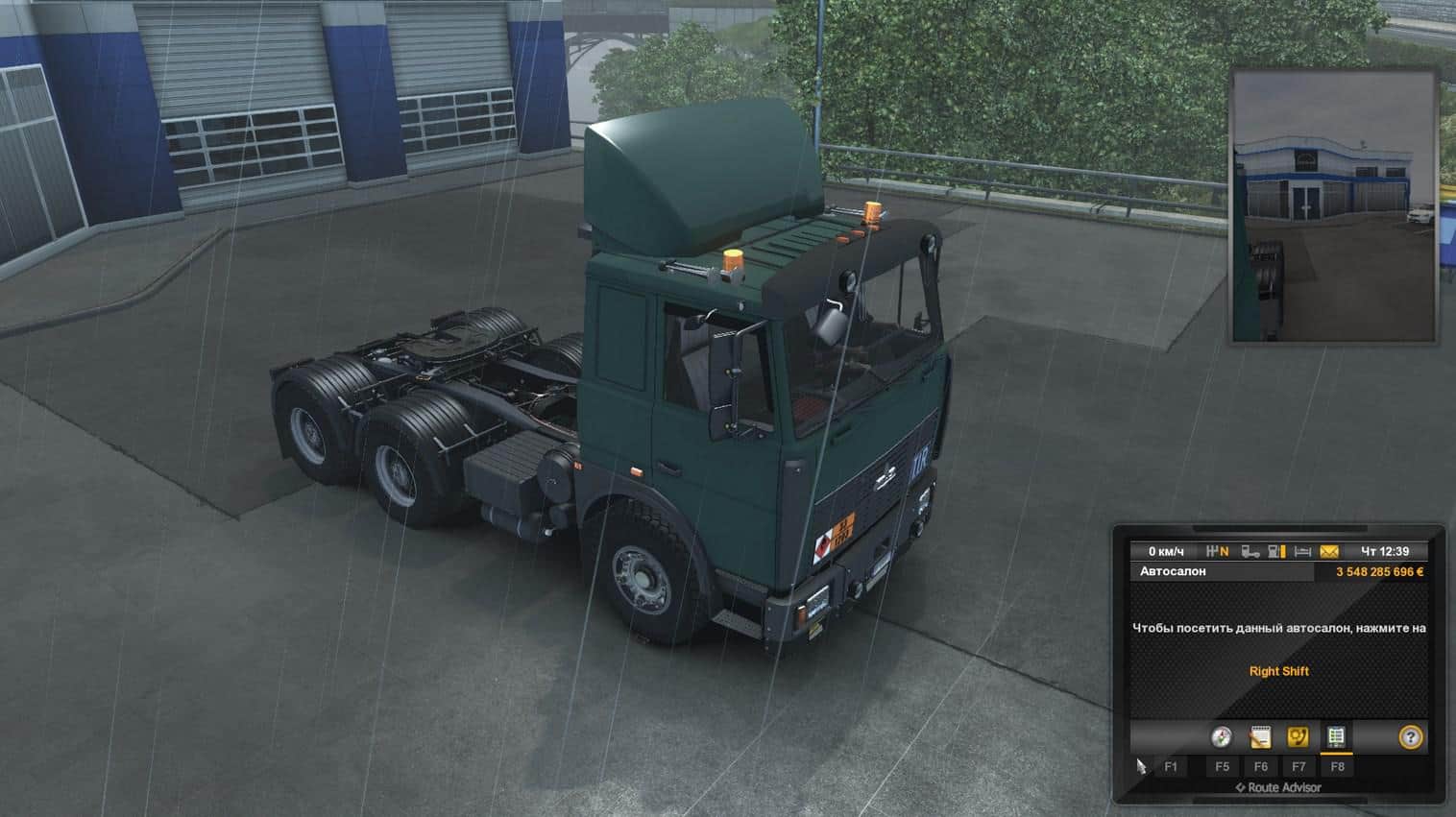The height and width of the screenshot is (817, 1456).
Task: Select the info list tab in Route Advisor
Action: click(1335, 737)
